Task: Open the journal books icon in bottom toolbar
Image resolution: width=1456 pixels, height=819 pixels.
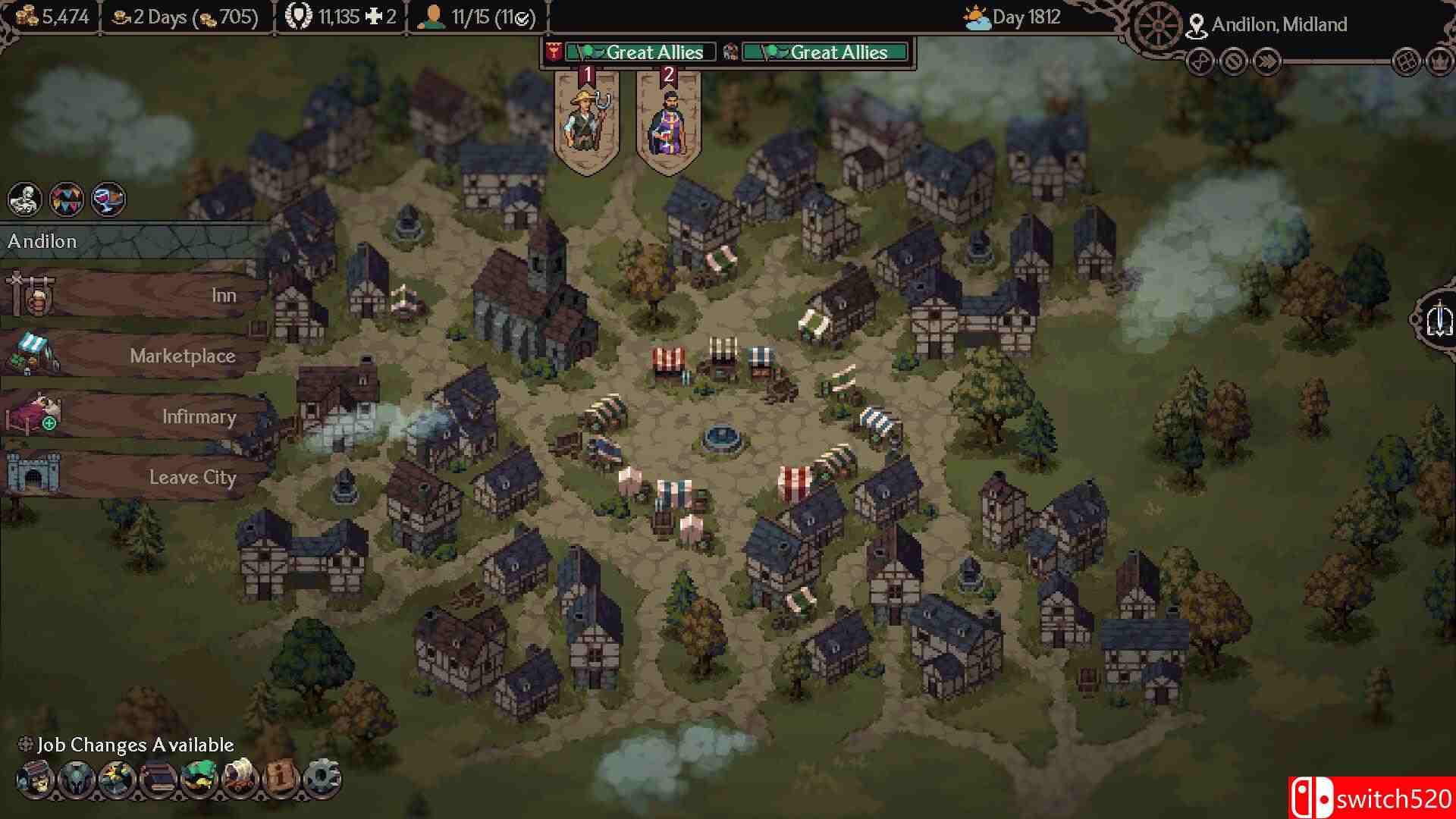Action: coord(159,778)
